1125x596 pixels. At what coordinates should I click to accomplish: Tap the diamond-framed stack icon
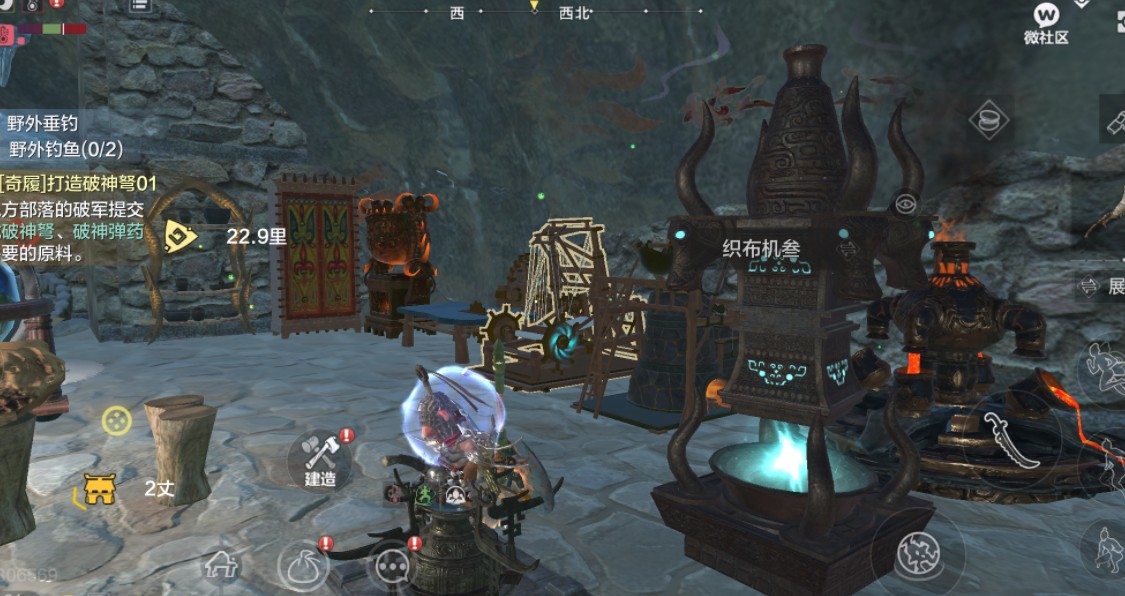pyautogui.click(x=989, y=121)
